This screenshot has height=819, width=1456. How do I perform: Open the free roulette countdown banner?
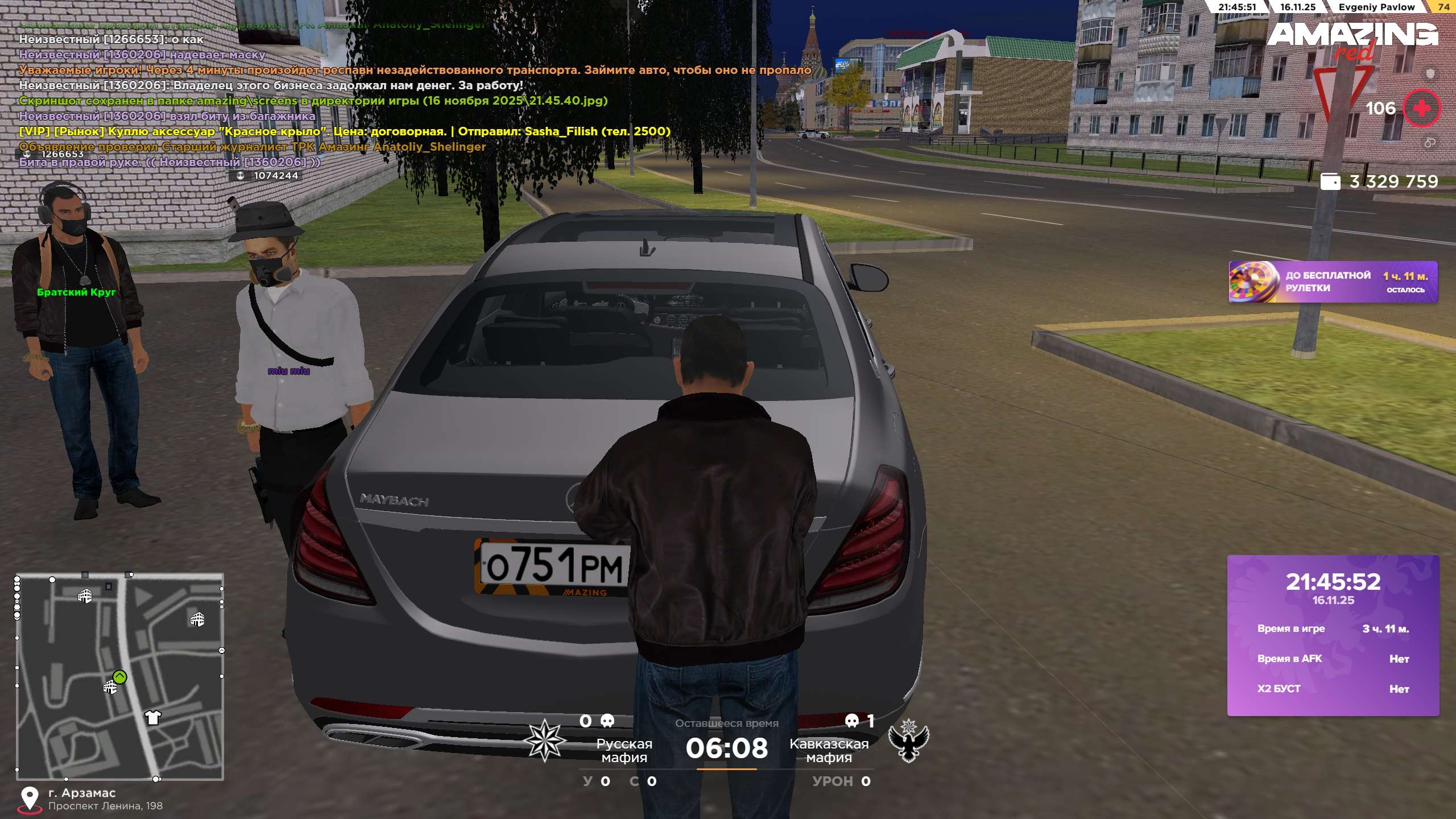pyautogui.click(x=1333, y=282)
